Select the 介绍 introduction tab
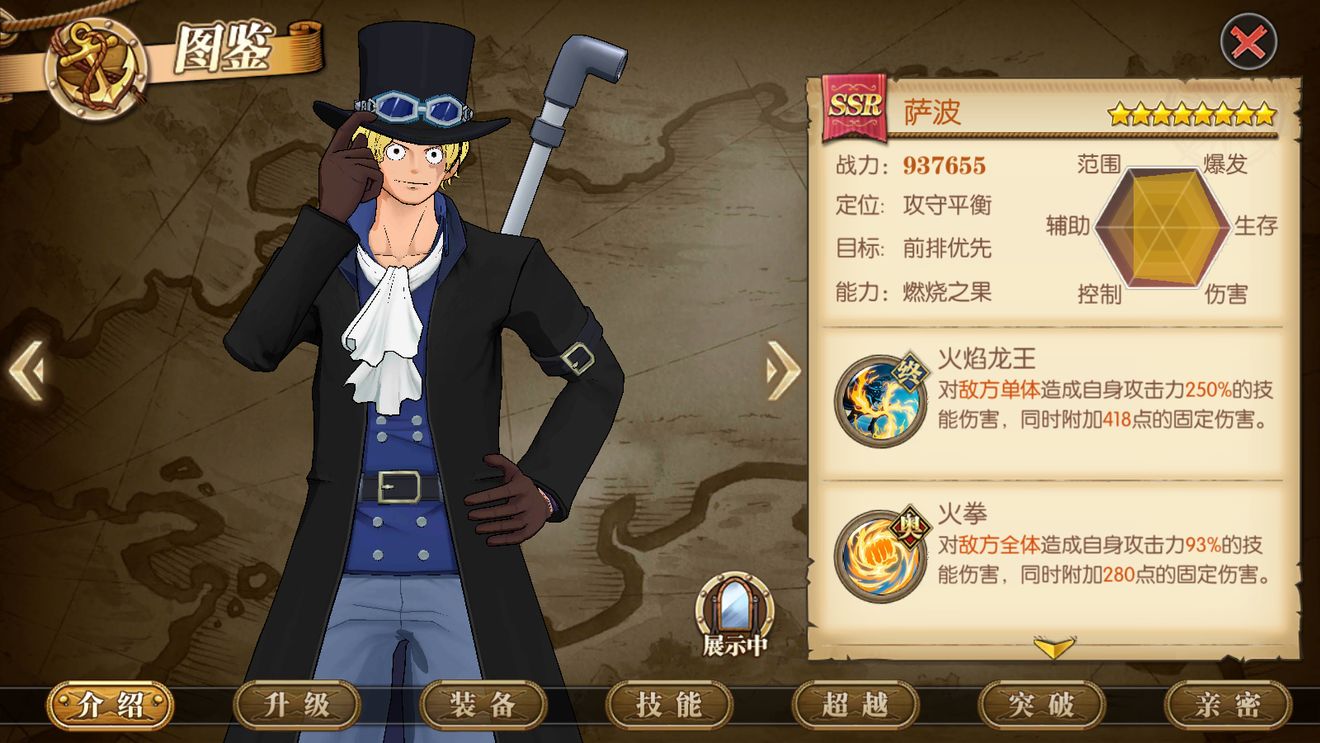The height and width of the screenshot is (743, 1320). [x=107, y=706]
